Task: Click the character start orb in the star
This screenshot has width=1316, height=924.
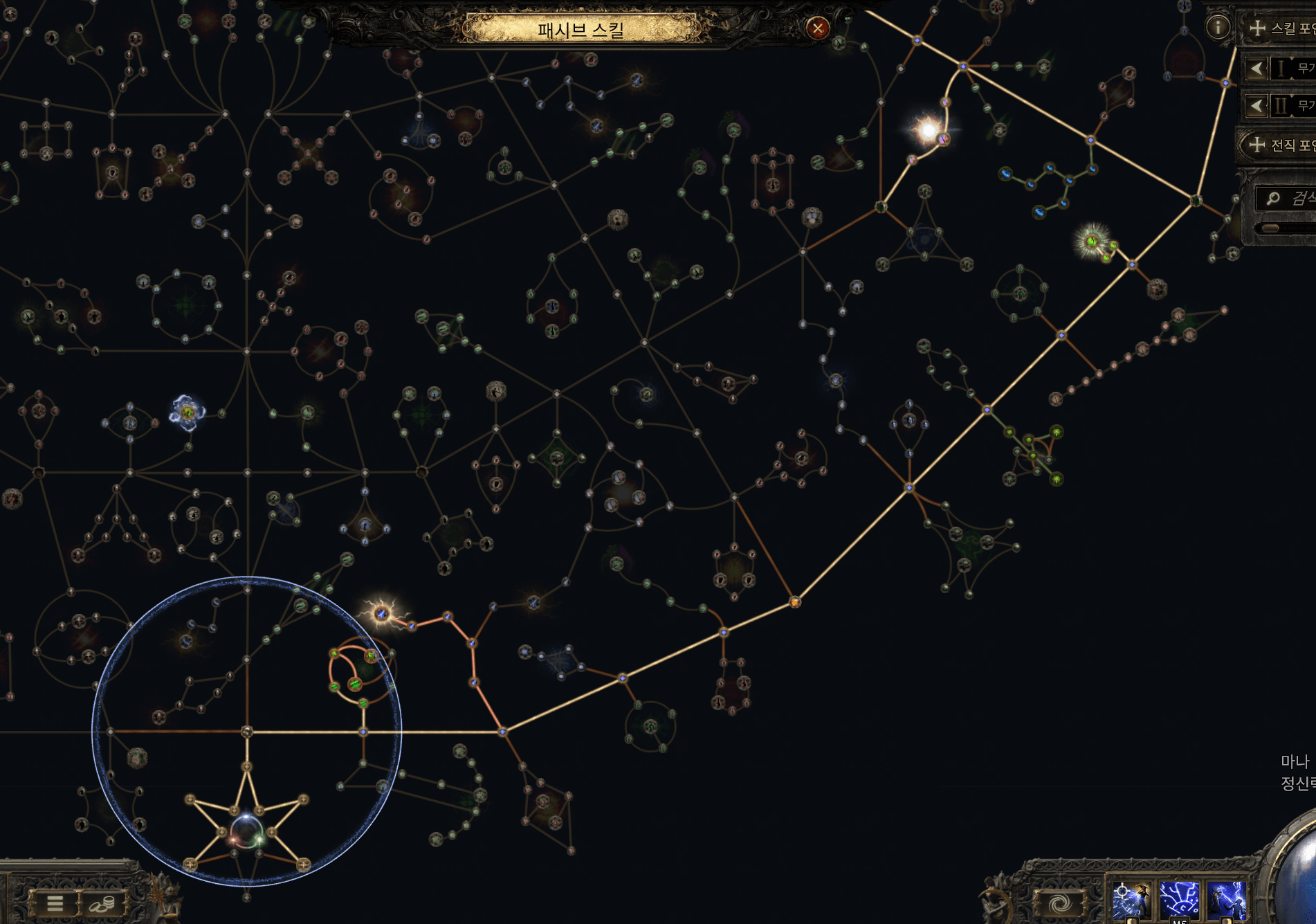Action: [x=246, y=831]
